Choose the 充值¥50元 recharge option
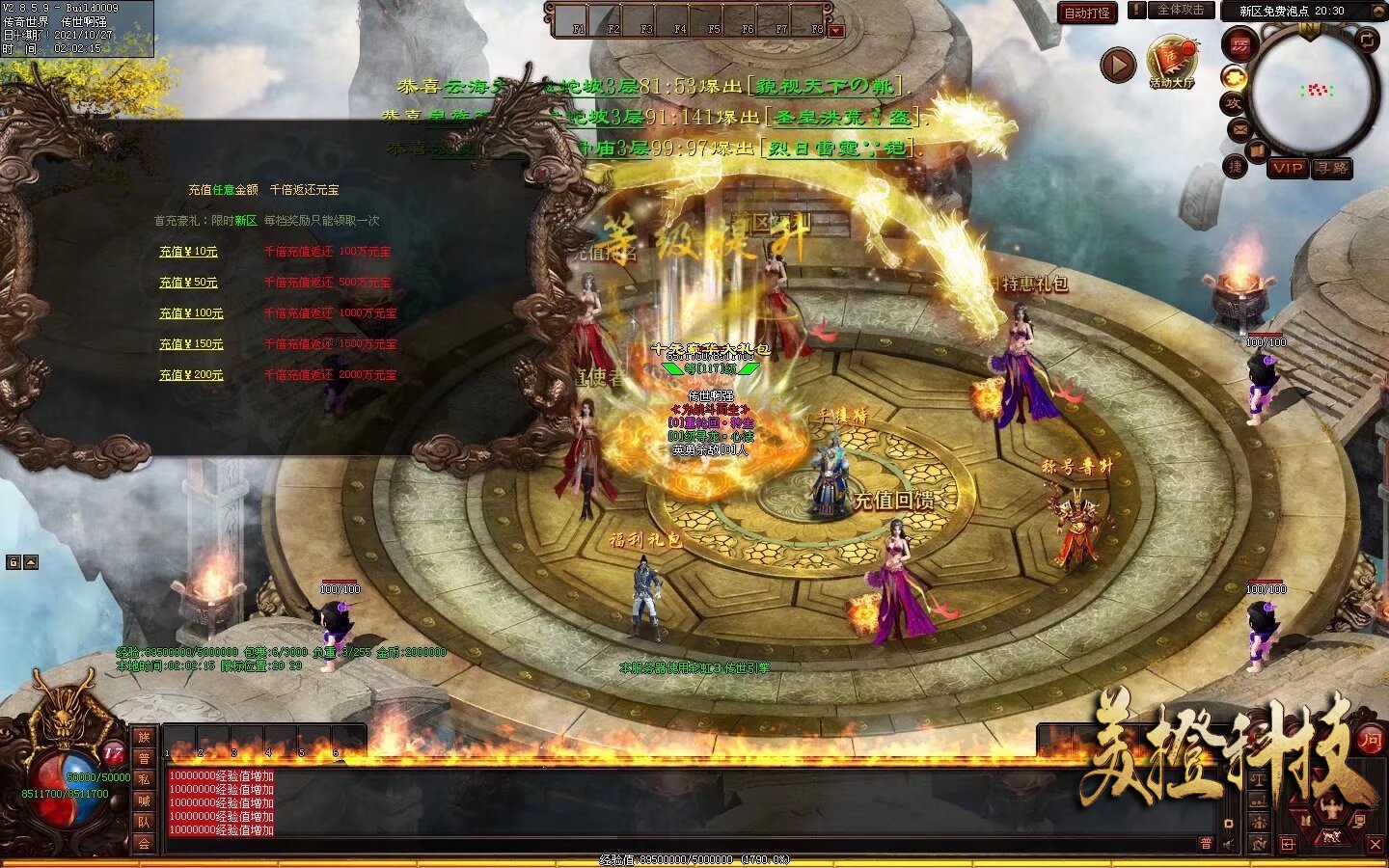This screenshot has height=868, width=1389. pos(188,283)
